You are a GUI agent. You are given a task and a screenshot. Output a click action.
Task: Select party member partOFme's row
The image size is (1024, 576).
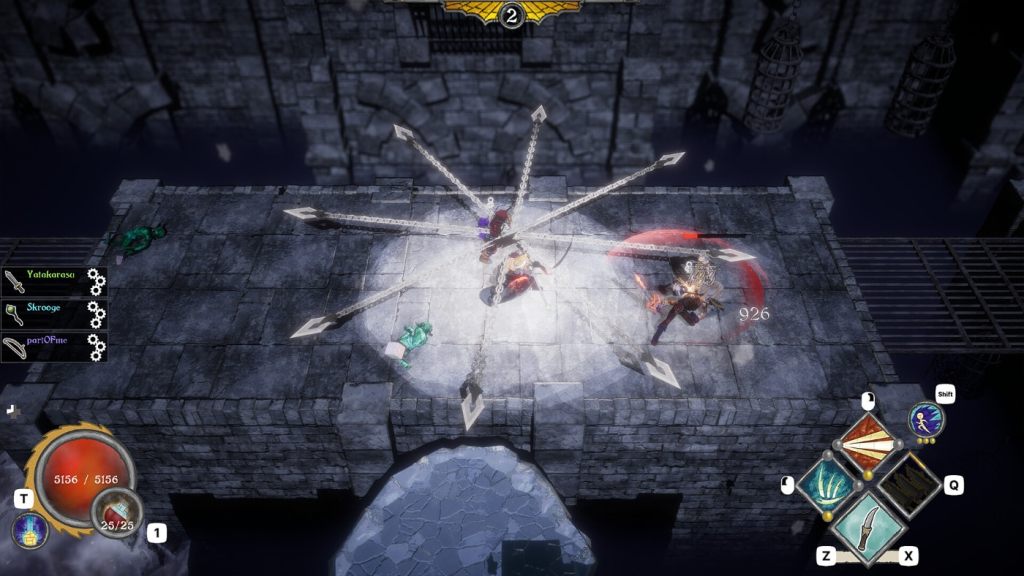[45, 346]
